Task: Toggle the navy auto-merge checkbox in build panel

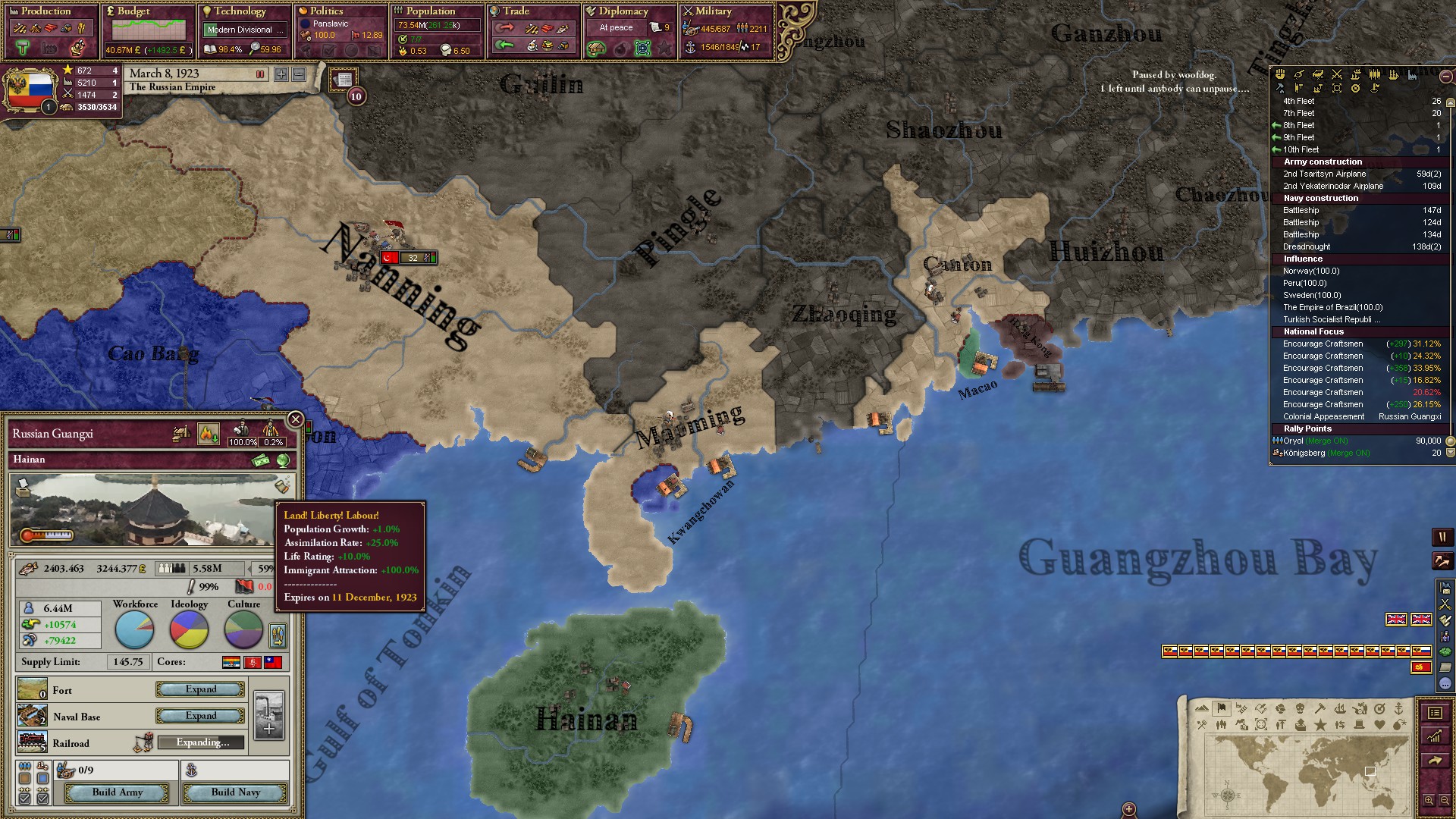Action: click(42, 797)
